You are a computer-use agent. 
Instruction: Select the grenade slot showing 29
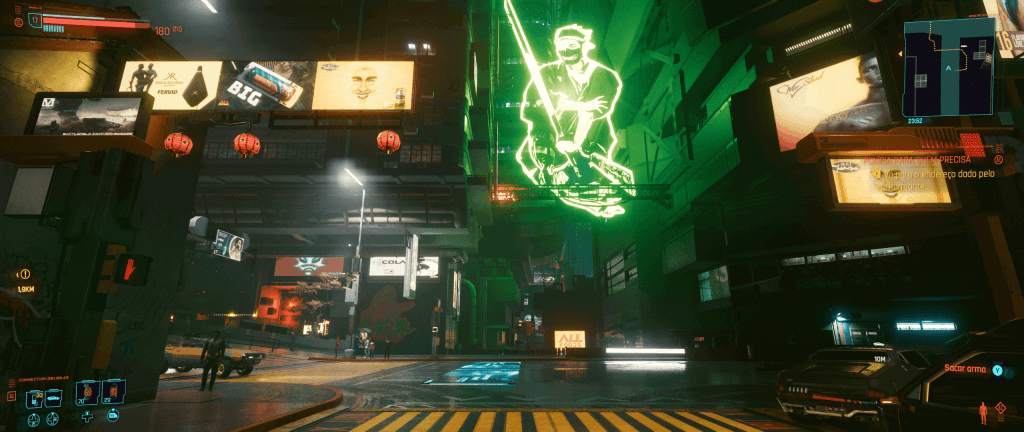tap(112, 391)
